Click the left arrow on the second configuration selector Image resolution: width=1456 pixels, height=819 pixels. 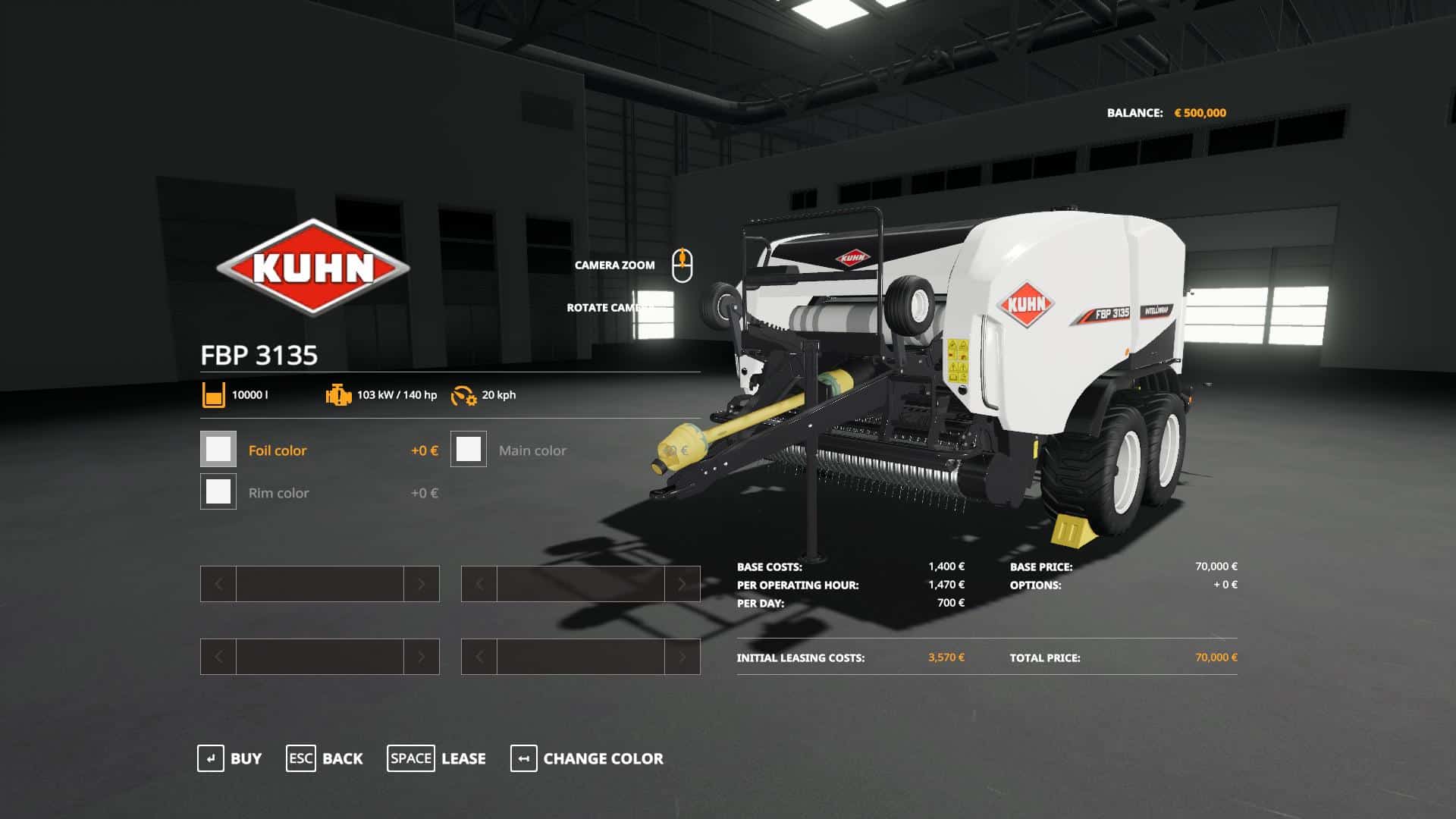pos(478,583)
